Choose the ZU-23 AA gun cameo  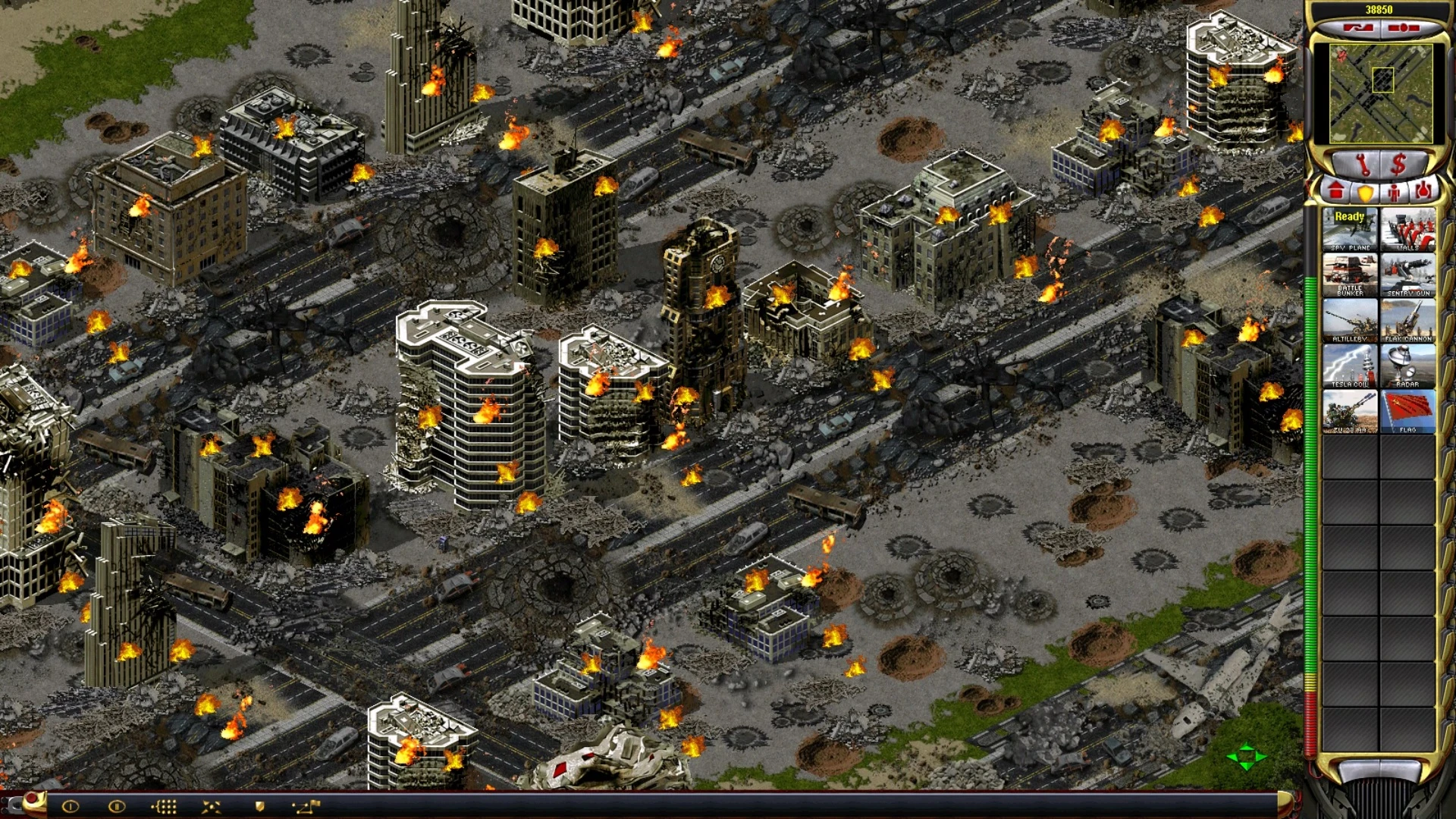1350,411
